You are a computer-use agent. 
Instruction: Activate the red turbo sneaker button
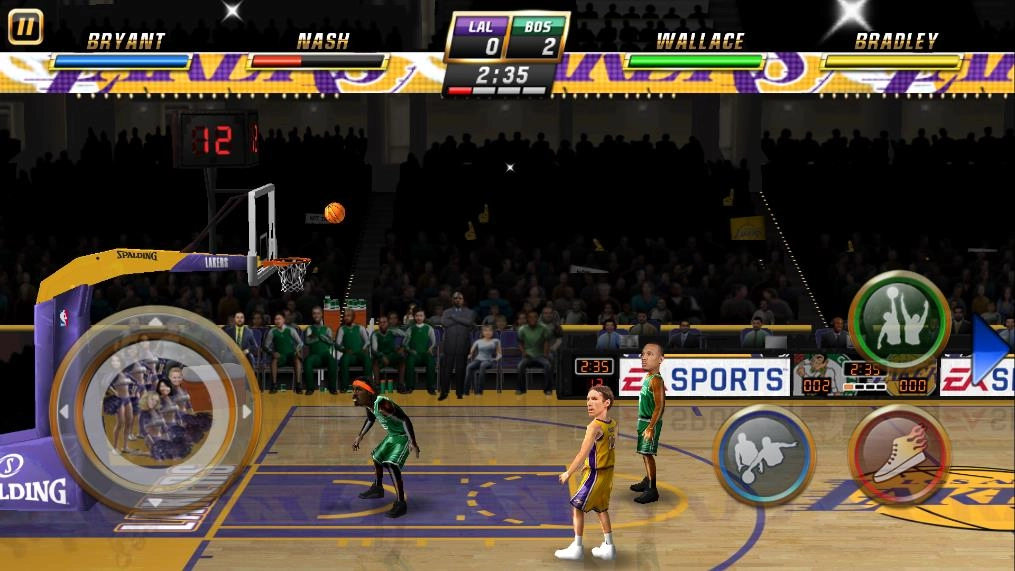[898, 455]
